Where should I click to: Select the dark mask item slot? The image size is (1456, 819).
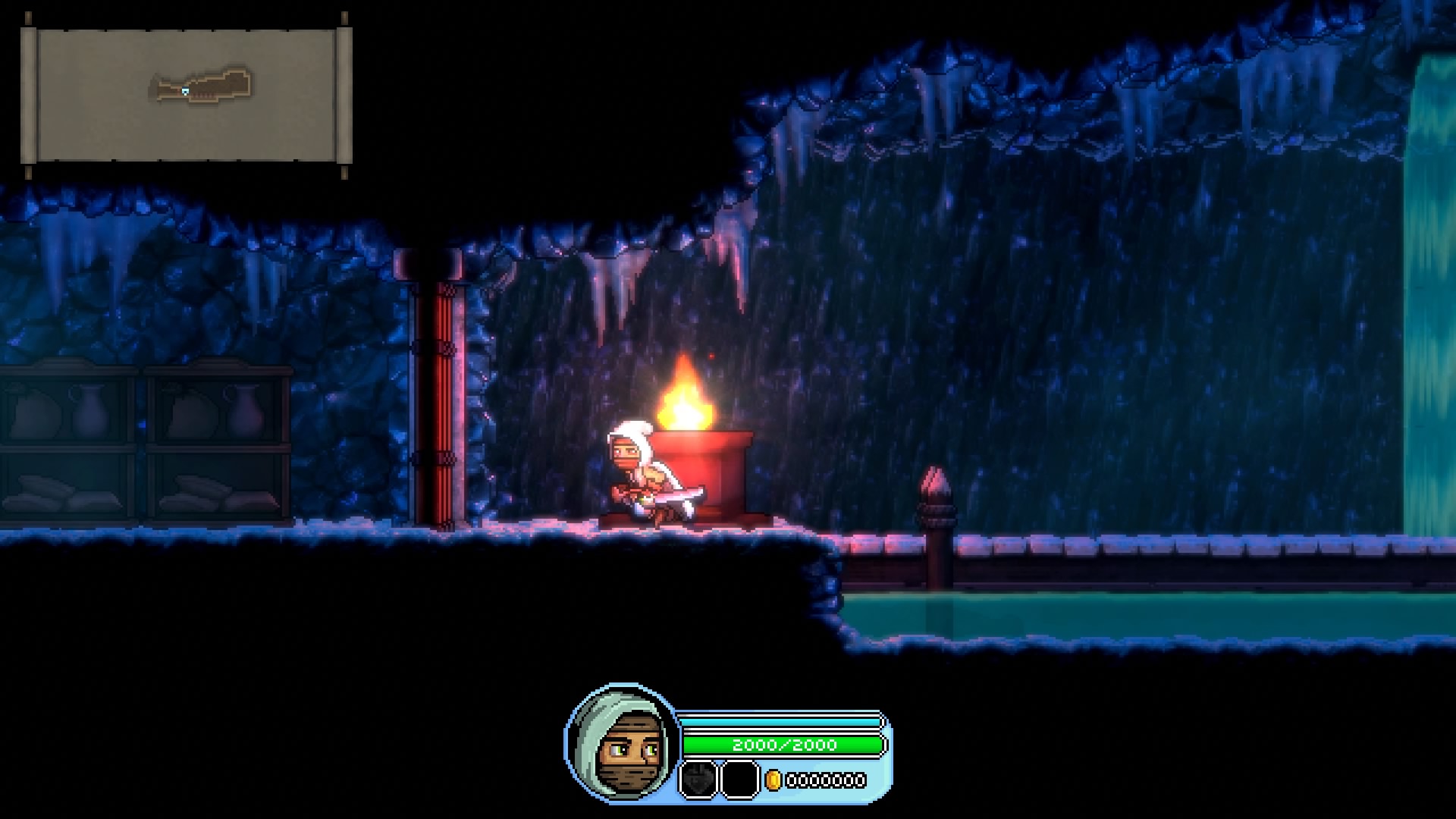click(698, 780)
